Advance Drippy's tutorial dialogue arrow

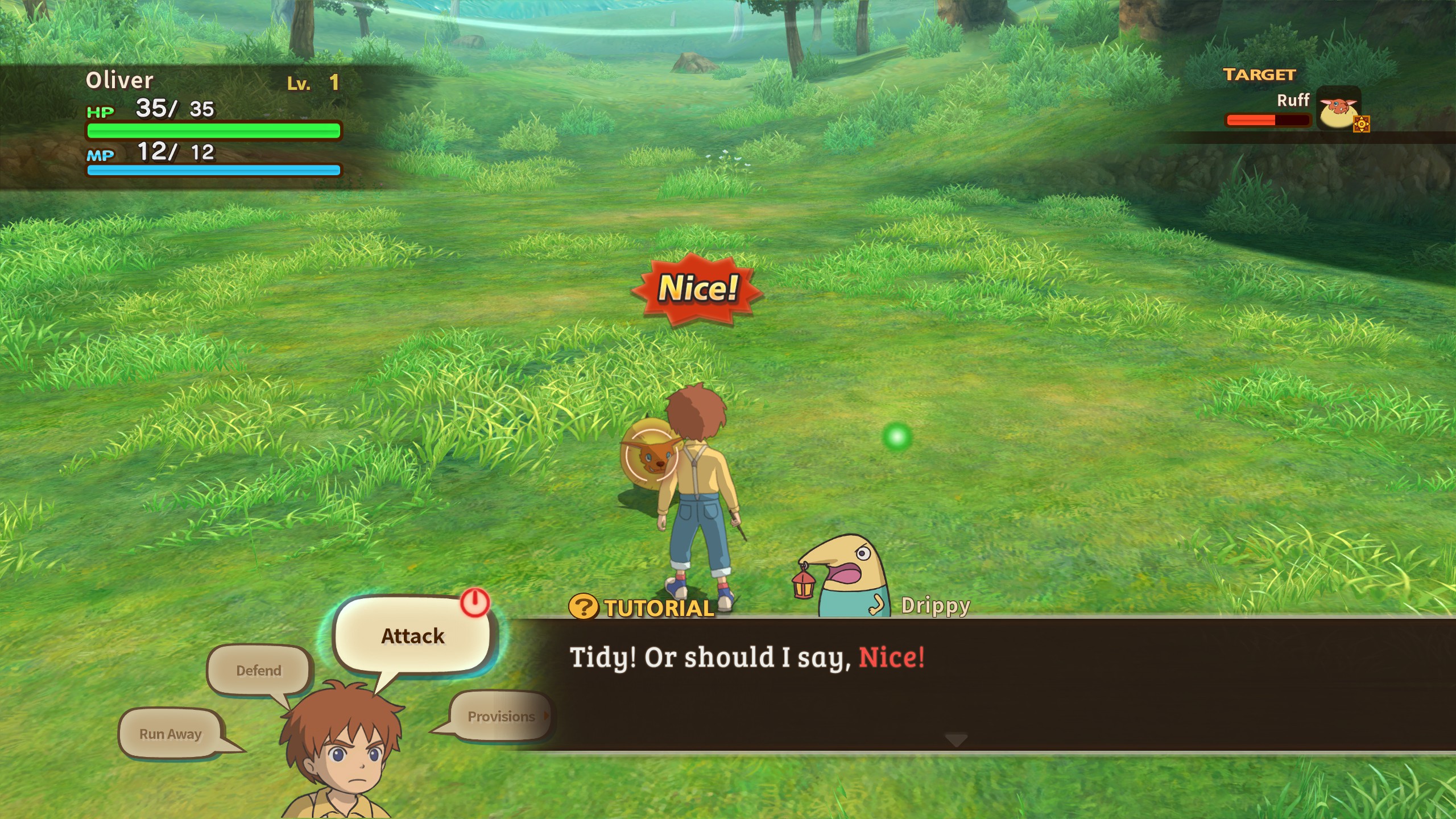pyautogui.click(x=955, y=740)
